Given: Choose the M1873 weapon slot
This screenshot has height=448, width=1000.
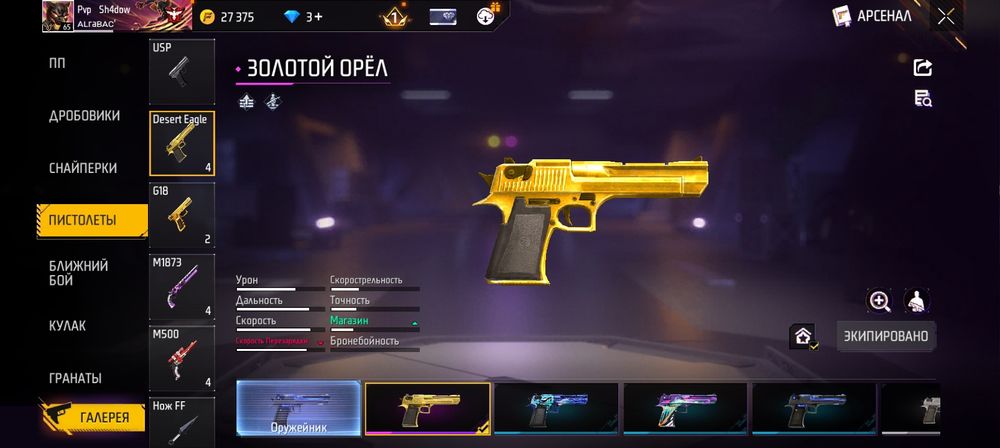Looking at the screenshot, I should 181,286.
